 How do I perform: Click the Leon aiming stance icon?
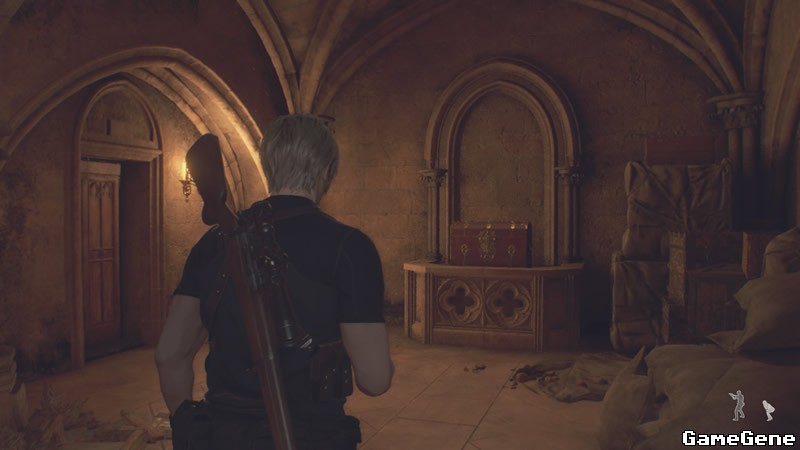click(738, 405)
